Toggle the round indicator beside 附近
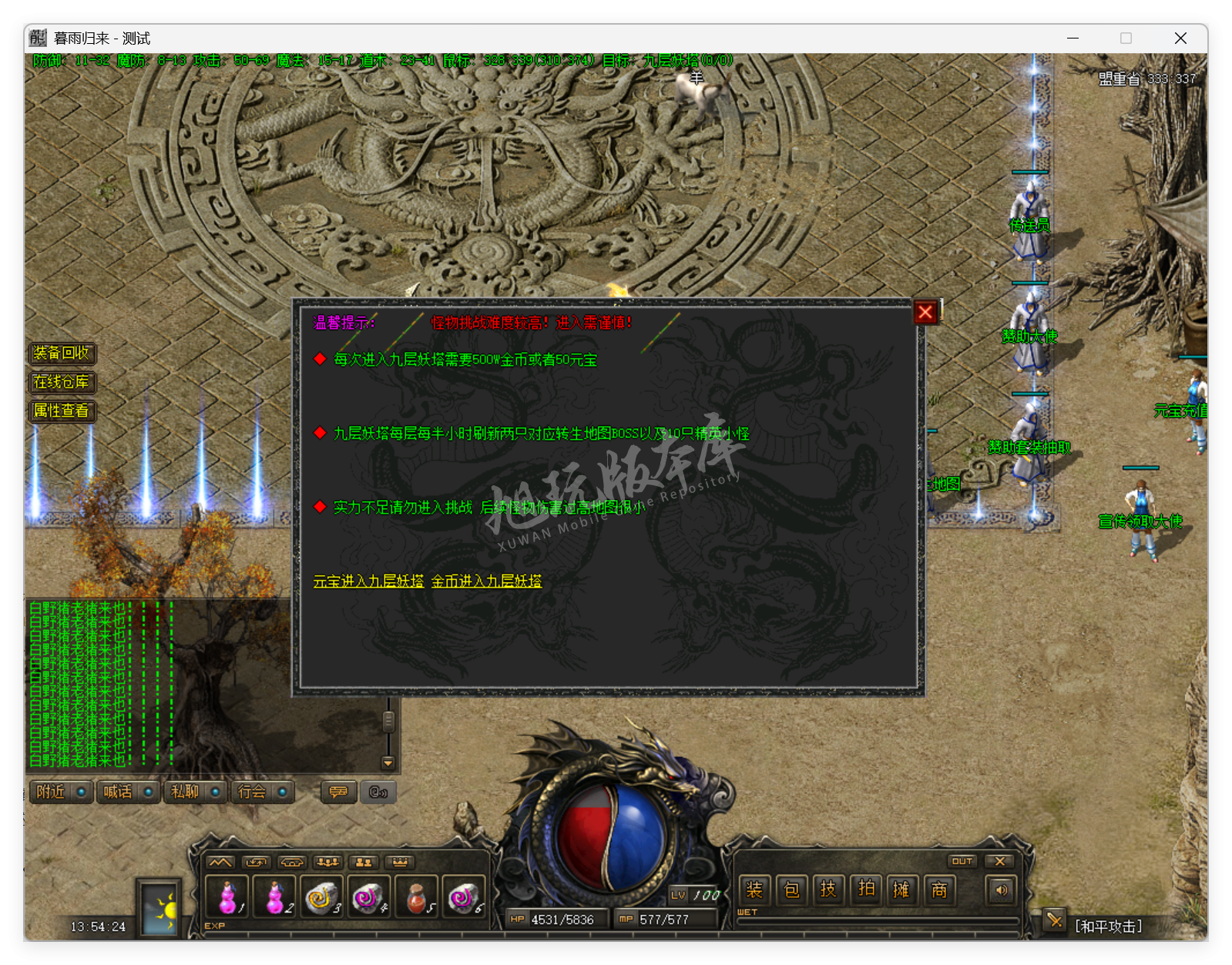 (x=83, y=792)
